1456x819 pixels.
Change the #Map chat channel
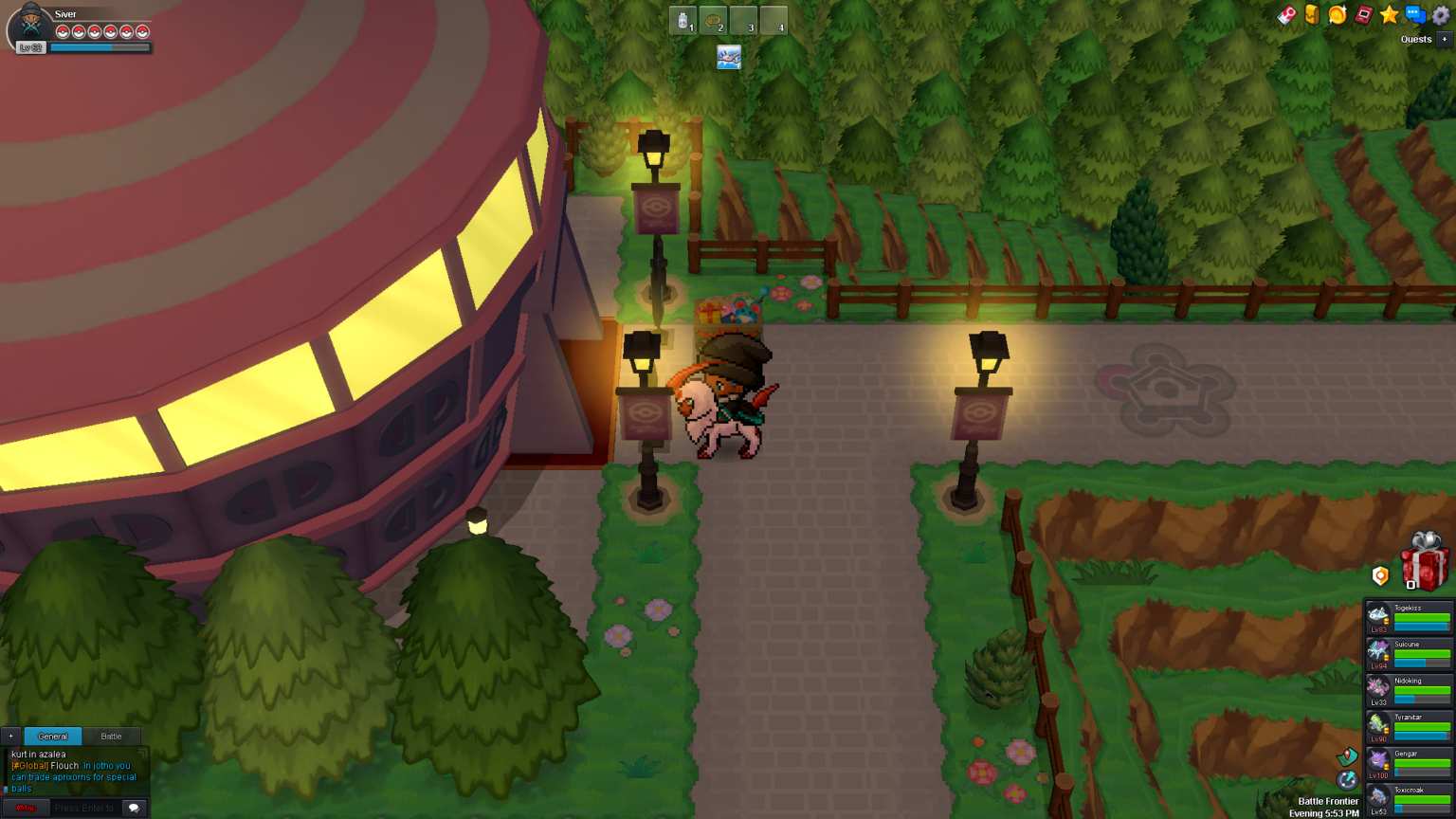point(26,808)
